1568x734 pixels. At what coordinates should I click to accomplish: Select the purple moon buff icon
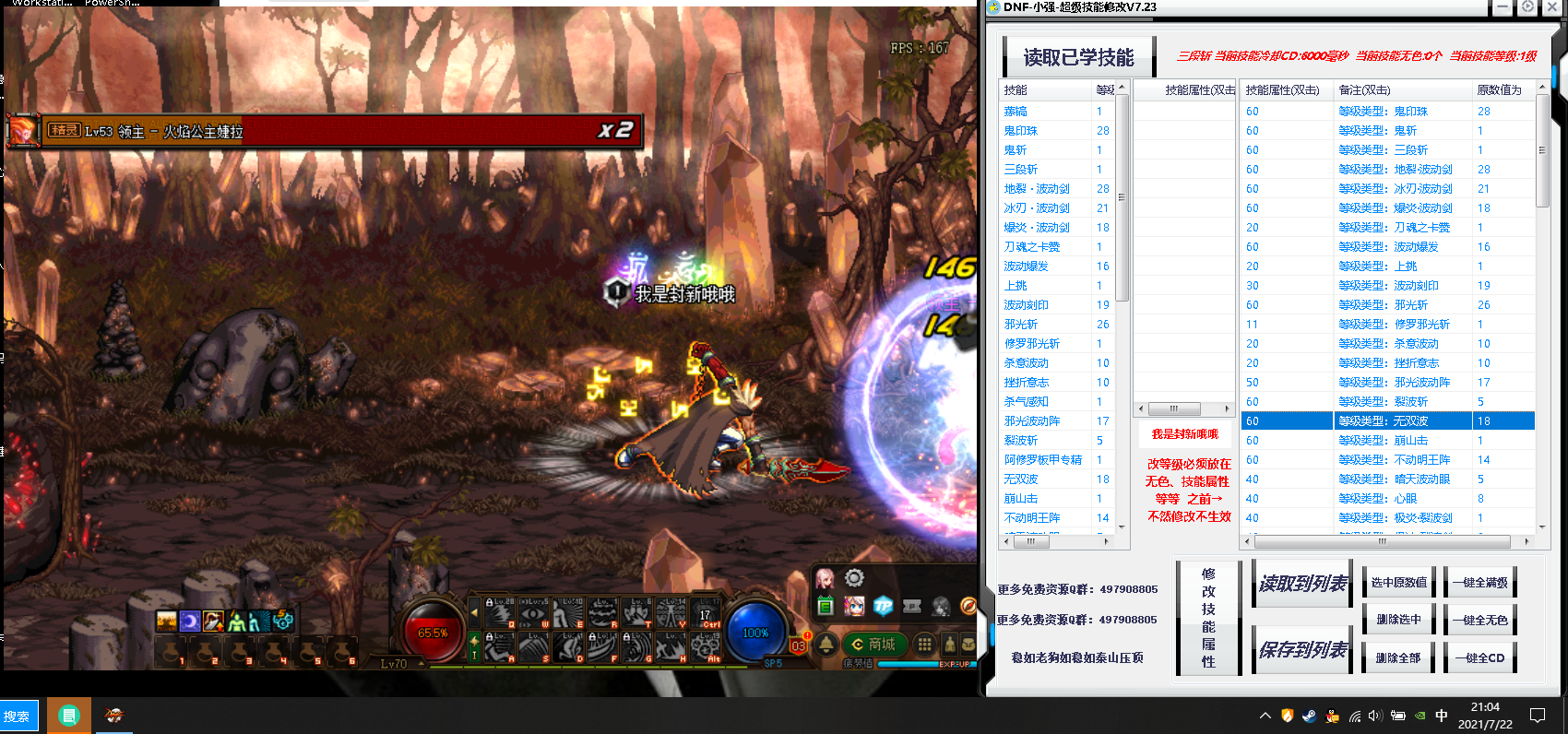pyautogui.click(x=190, y=622)
